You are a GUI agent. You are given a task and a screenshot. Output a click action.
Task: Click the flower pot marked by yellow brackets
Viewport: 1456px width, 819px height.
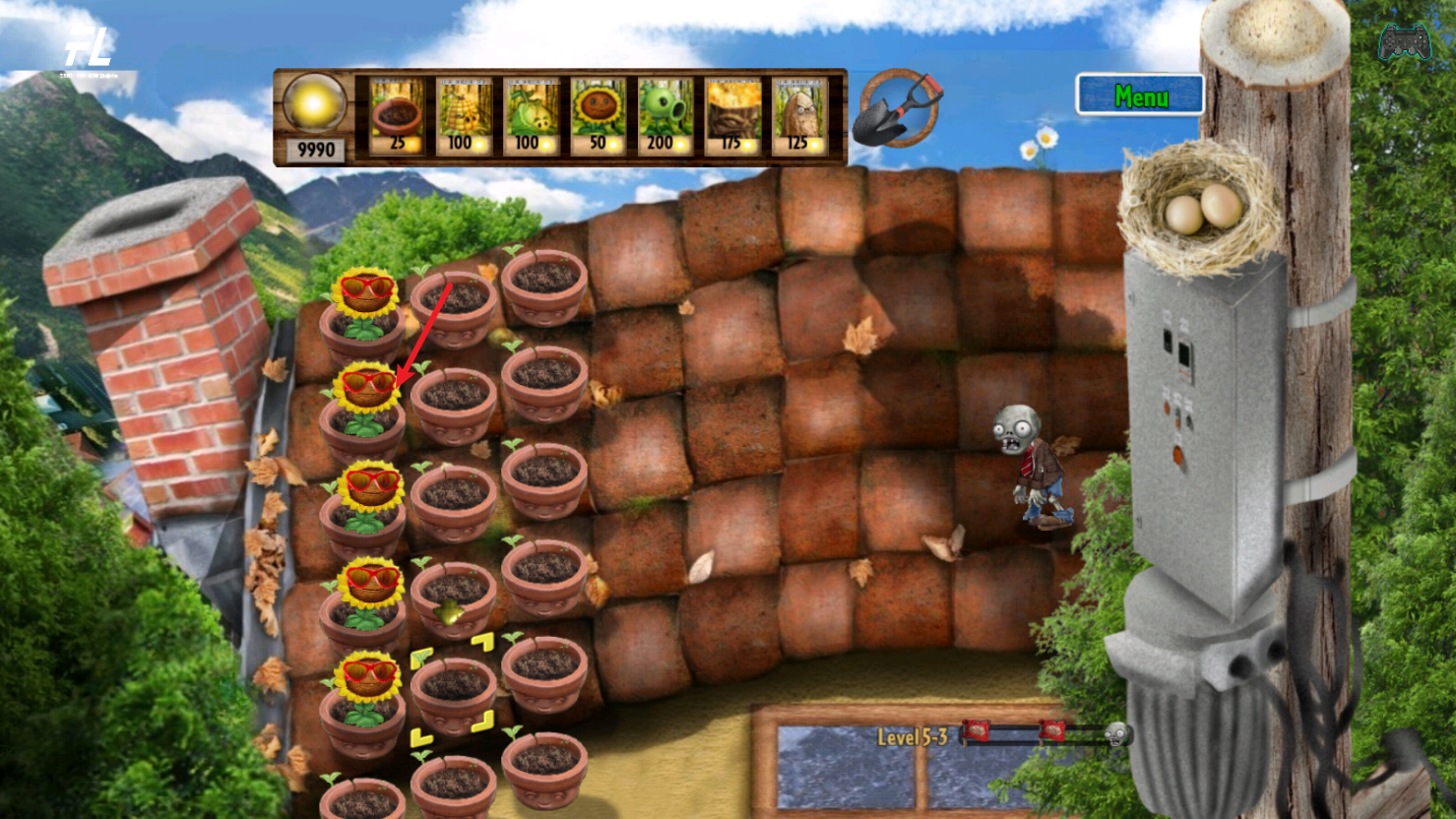point(454,690)
